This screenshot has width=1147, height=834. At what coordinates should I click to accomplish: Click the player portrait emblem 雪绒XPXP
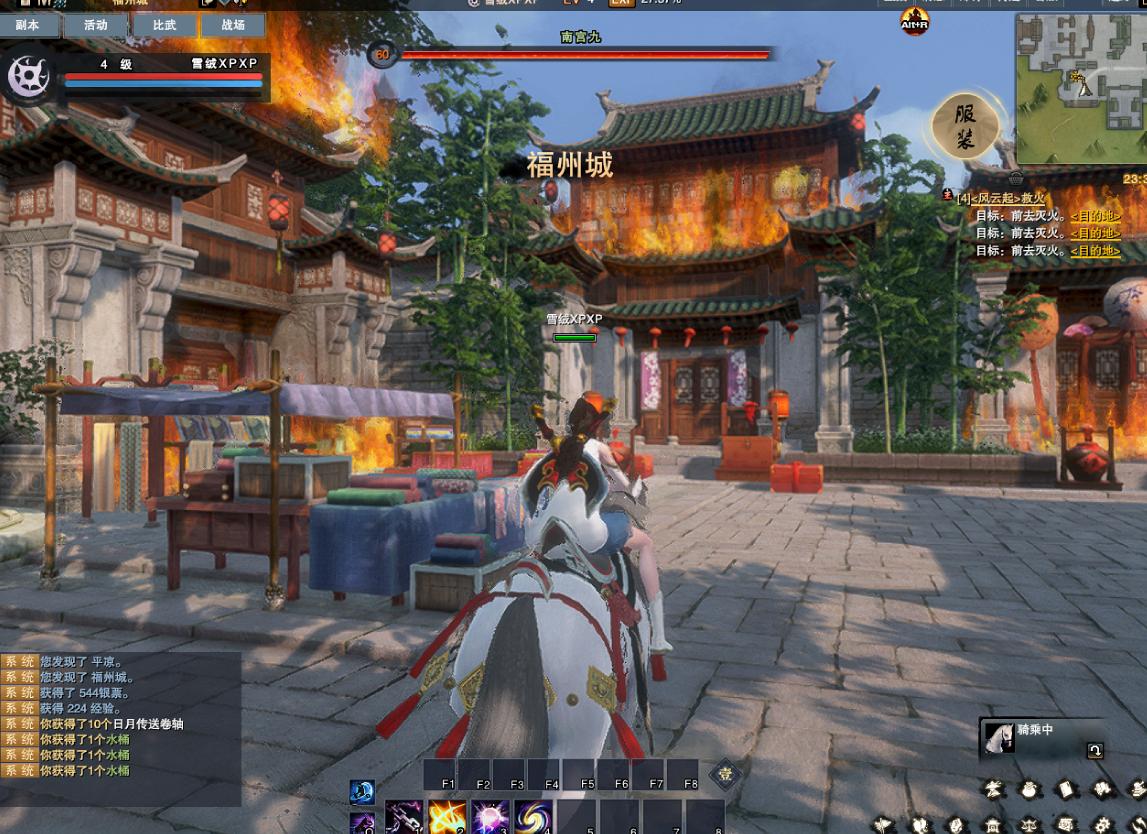pos(30,77)
